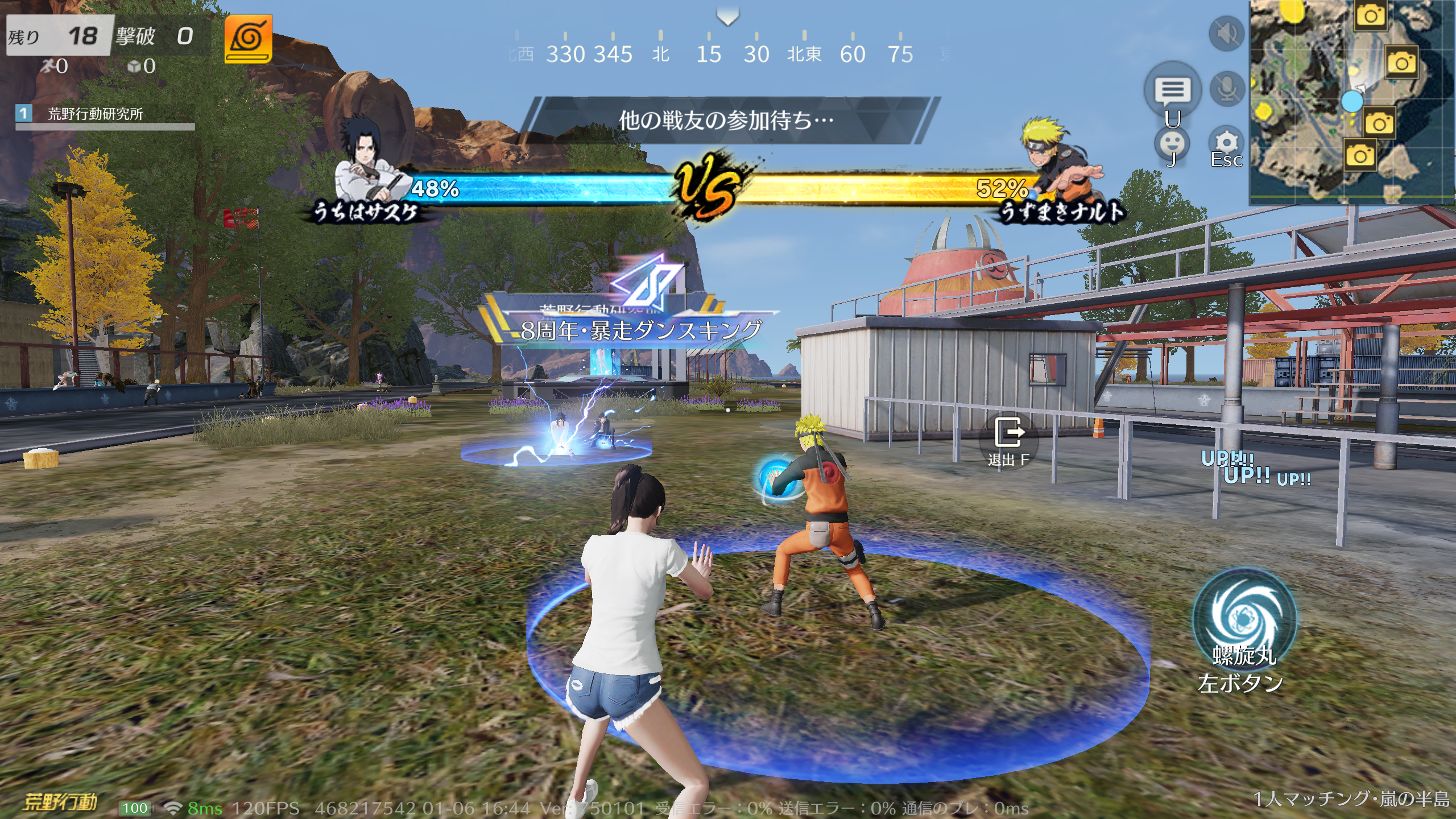
Task: Toggle the microphone voice icon
Action: [x=1227, y=89]
